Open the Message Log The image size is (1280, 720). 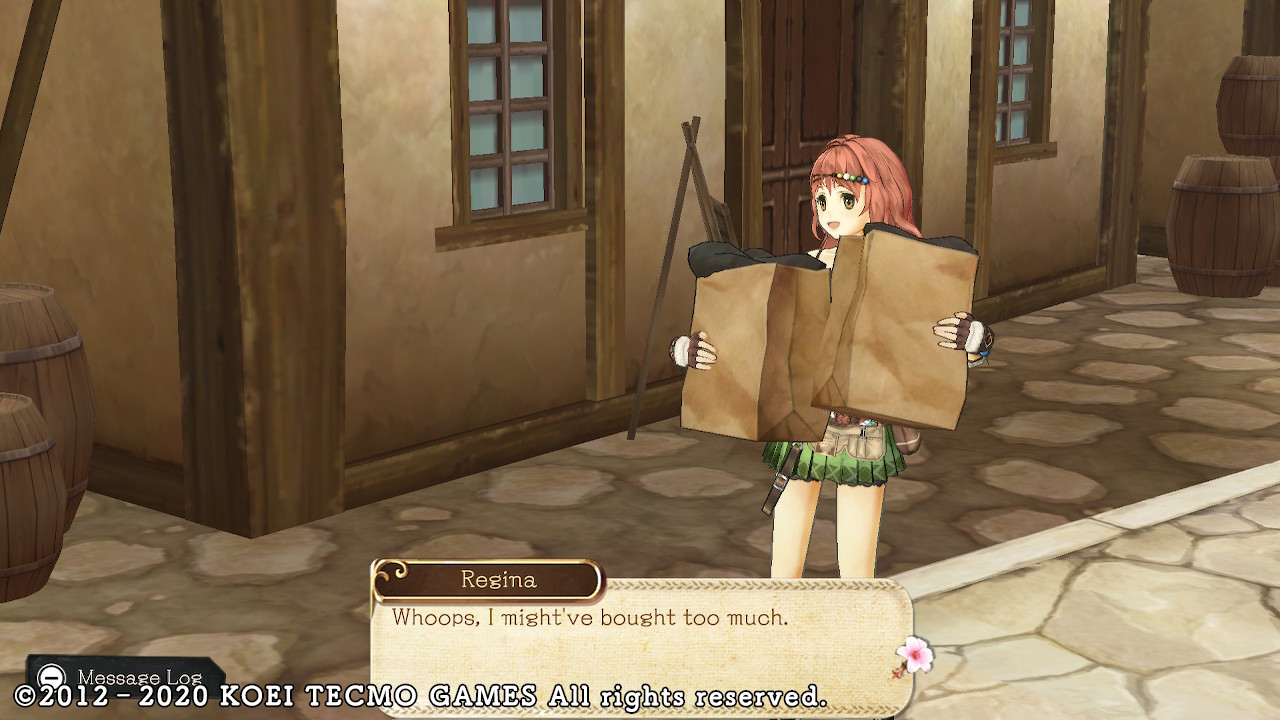[125, 677]
